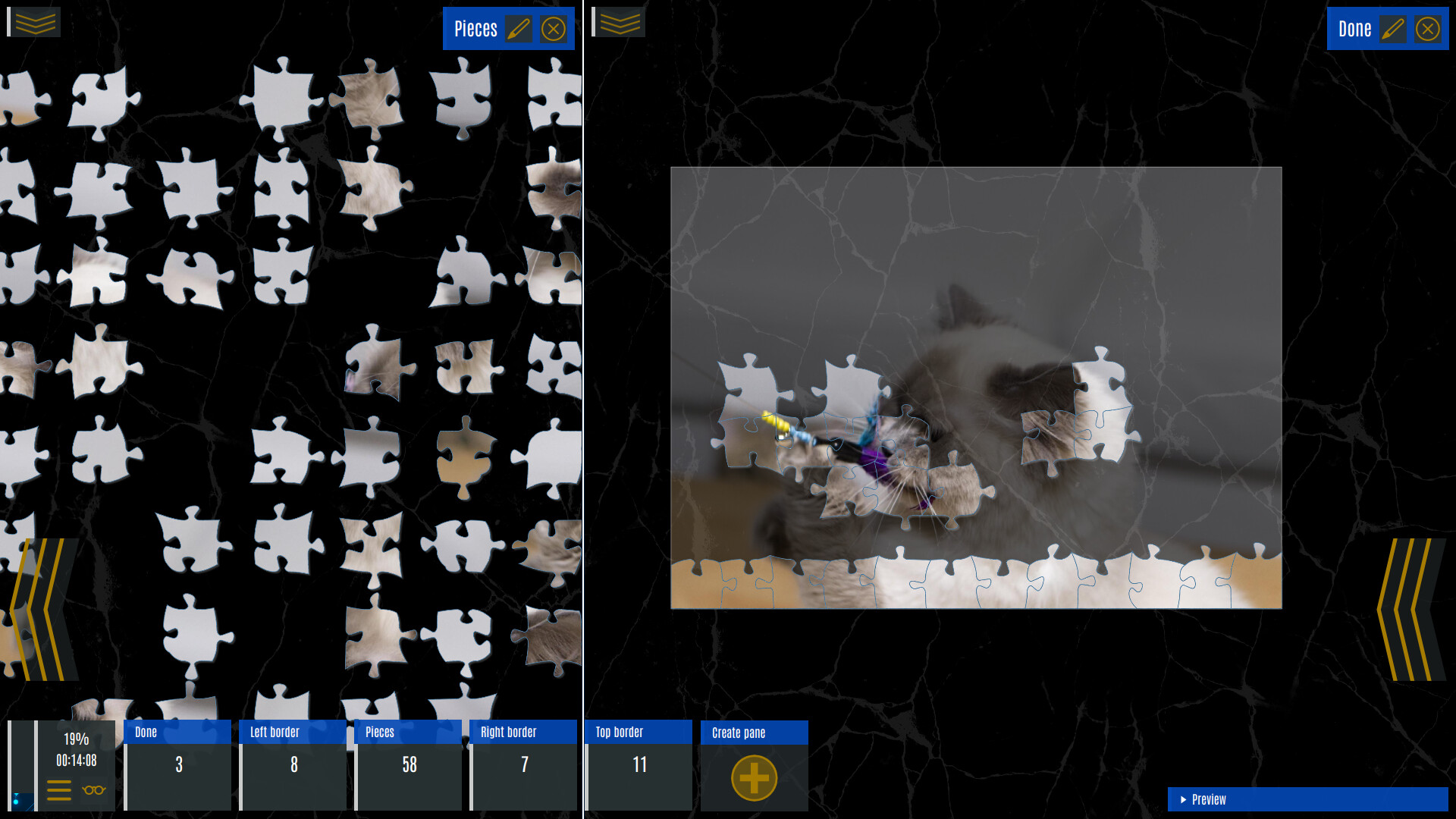Click the gold plus icon under Create pane
Screen dimensions: 1456x819
point(753,777)
